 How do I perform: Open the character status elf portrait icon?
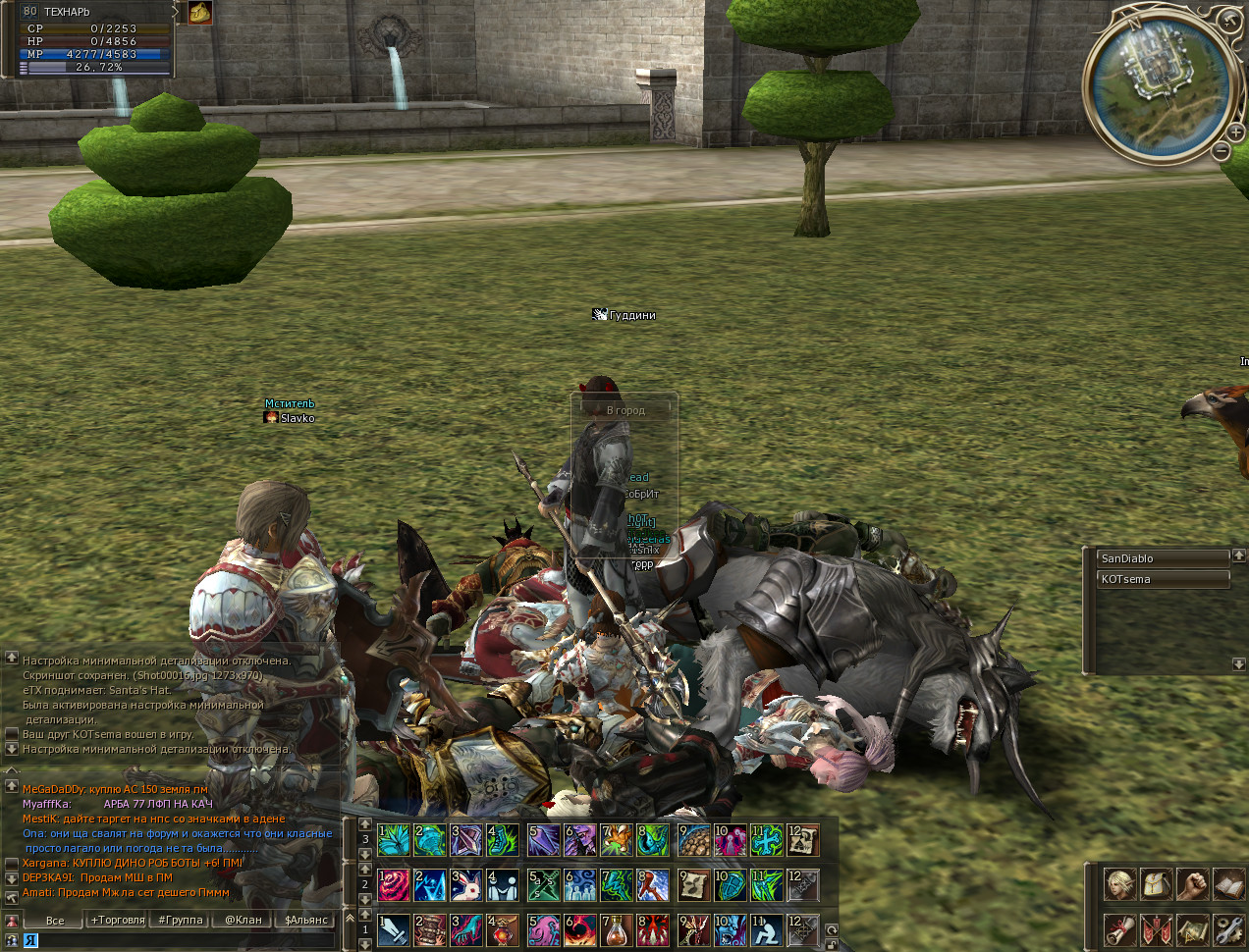click(x=1119, y=884)
